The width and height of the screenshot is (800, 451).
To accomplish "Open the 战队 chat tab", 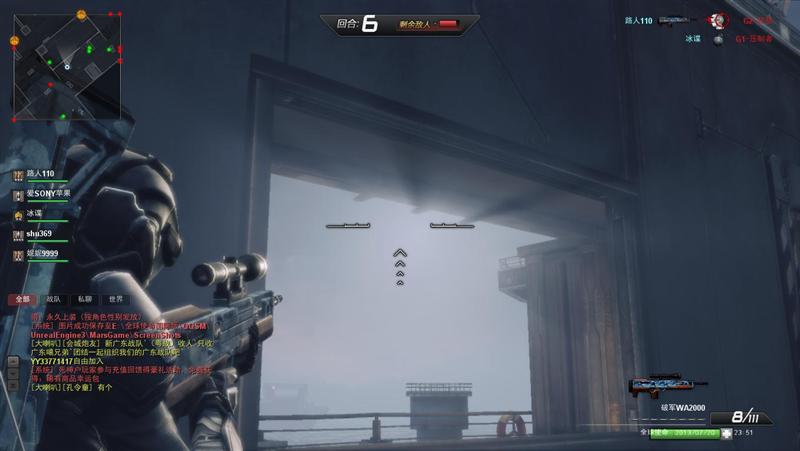I will point(53,299).
